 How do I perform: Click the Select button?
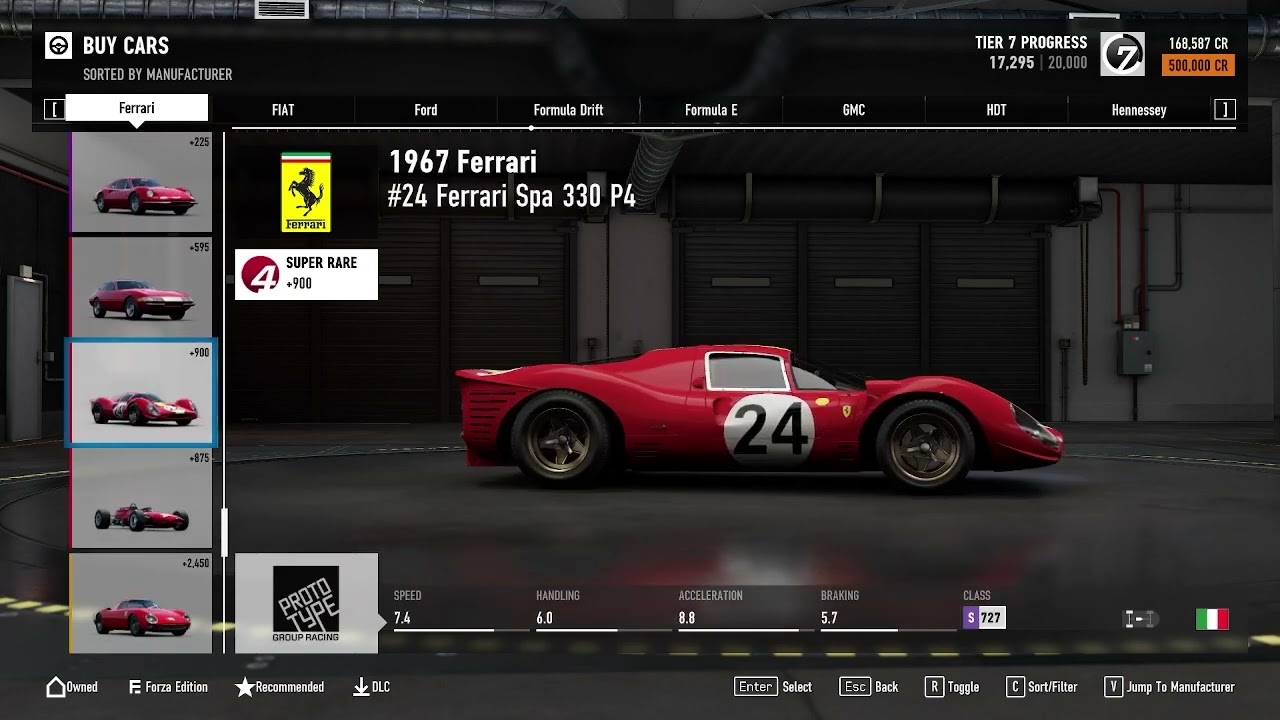tap(773, 687)
